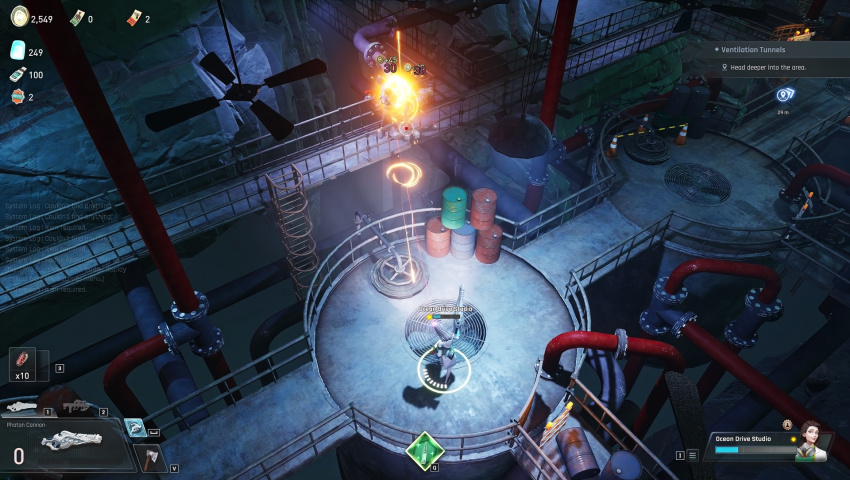Switch to the Photon Cannon in weapon slot one
Viewport: 850px width, 480px height.
[x=22, y=406]
